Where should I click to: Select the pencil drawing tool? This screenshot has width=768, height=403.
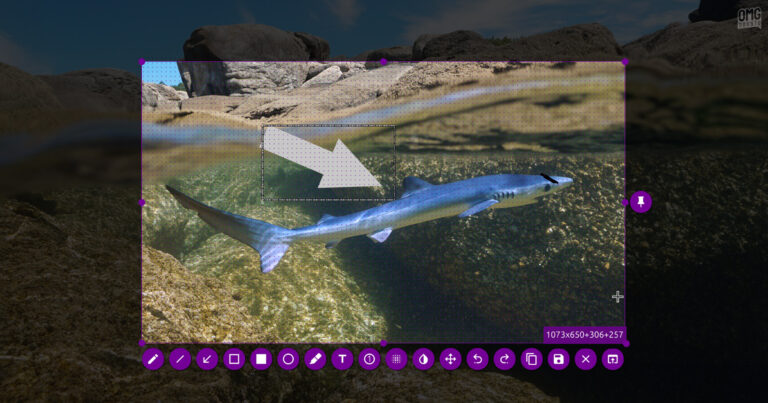(154, 359)
